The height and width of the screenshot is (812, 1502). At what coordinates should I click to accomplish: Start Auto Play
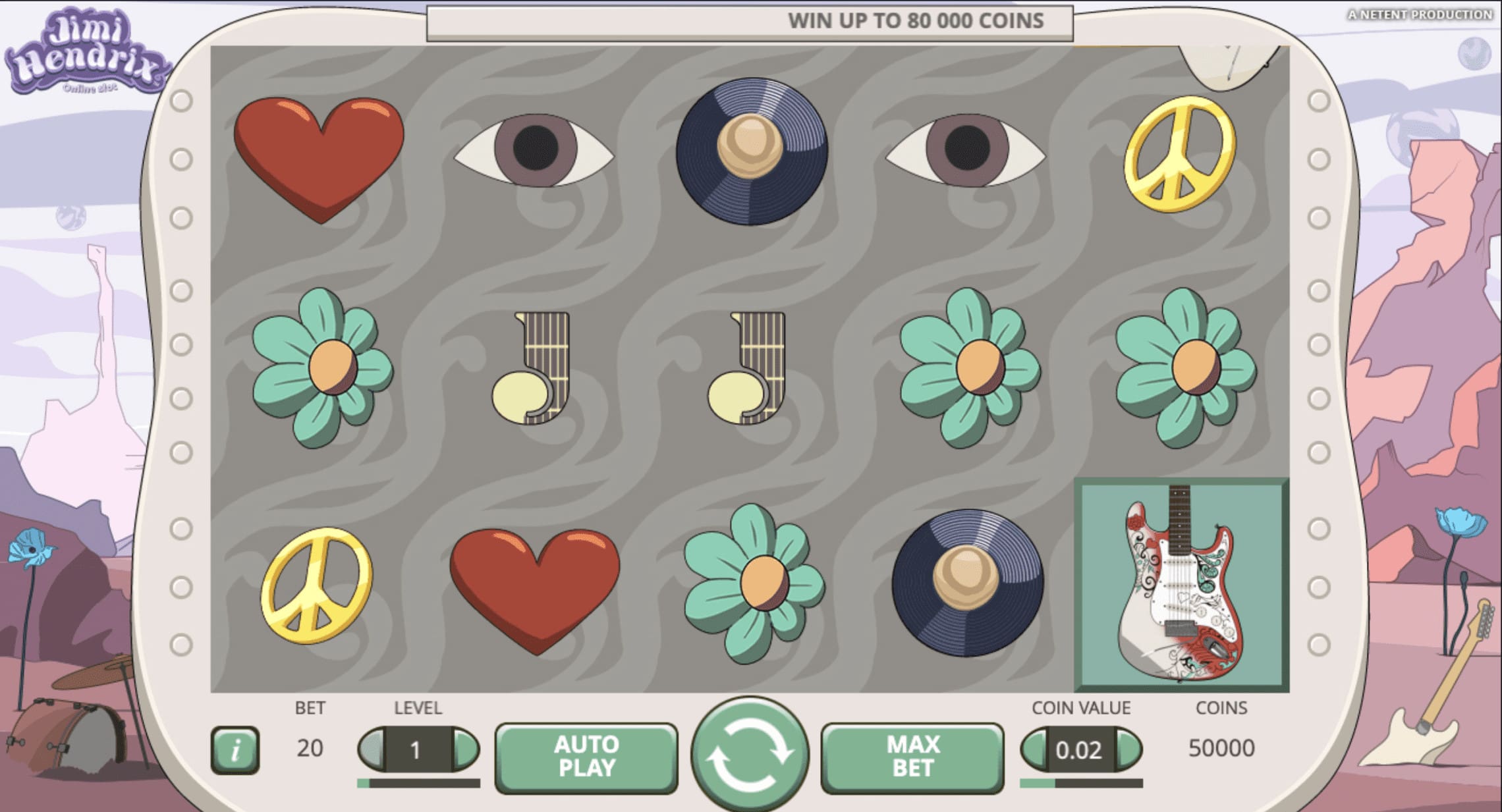click(x=586, y=756)
